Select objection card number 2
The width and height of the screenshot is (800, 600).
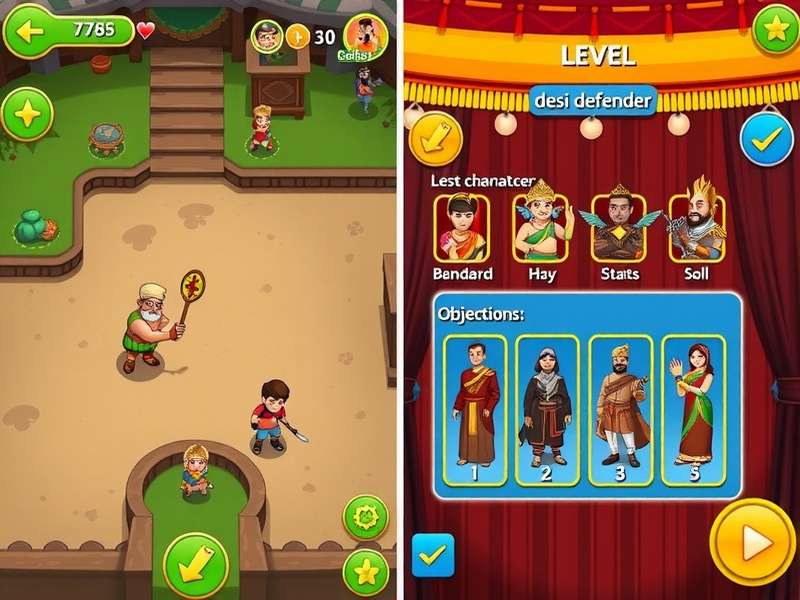click(547, 412)
